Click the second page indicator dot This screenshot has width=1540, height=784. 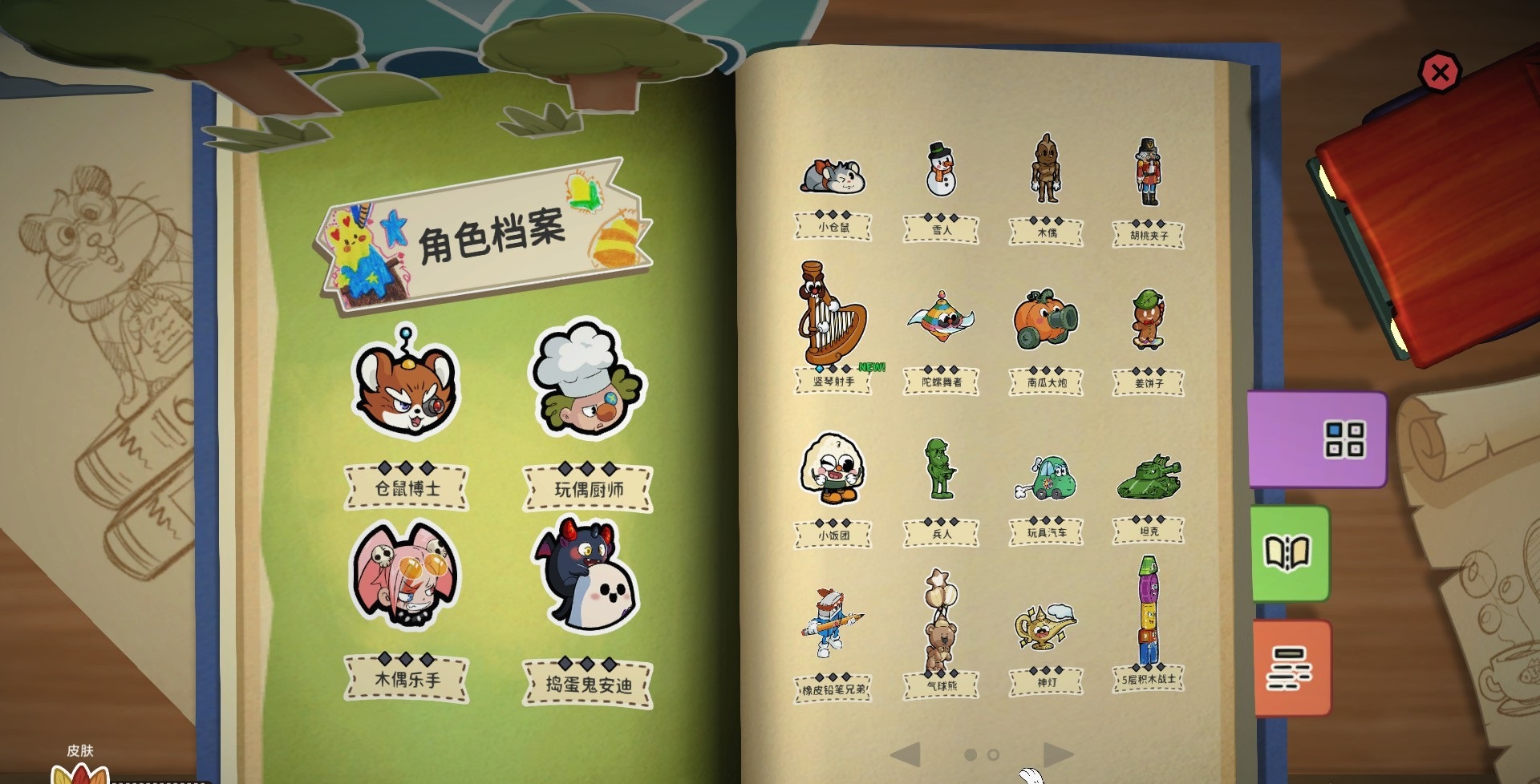(991, 753)
